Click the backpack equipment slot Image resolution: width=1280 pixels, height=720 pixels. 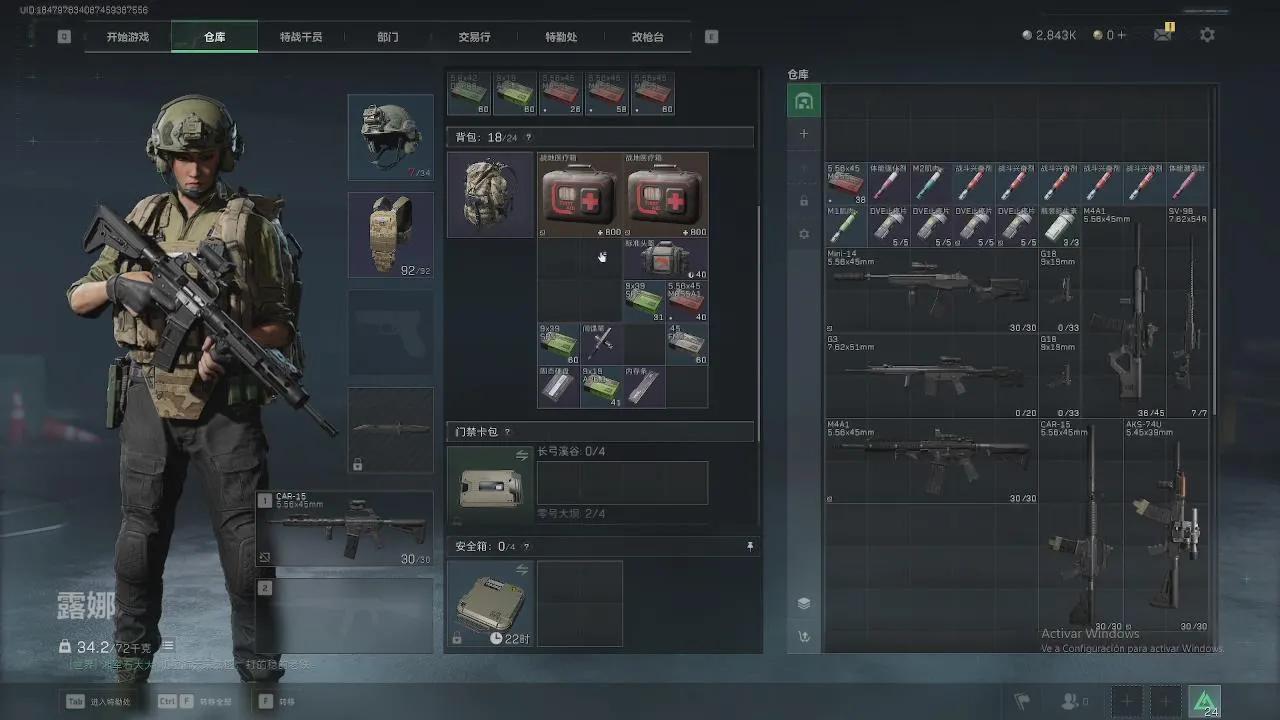coord(490,195)
